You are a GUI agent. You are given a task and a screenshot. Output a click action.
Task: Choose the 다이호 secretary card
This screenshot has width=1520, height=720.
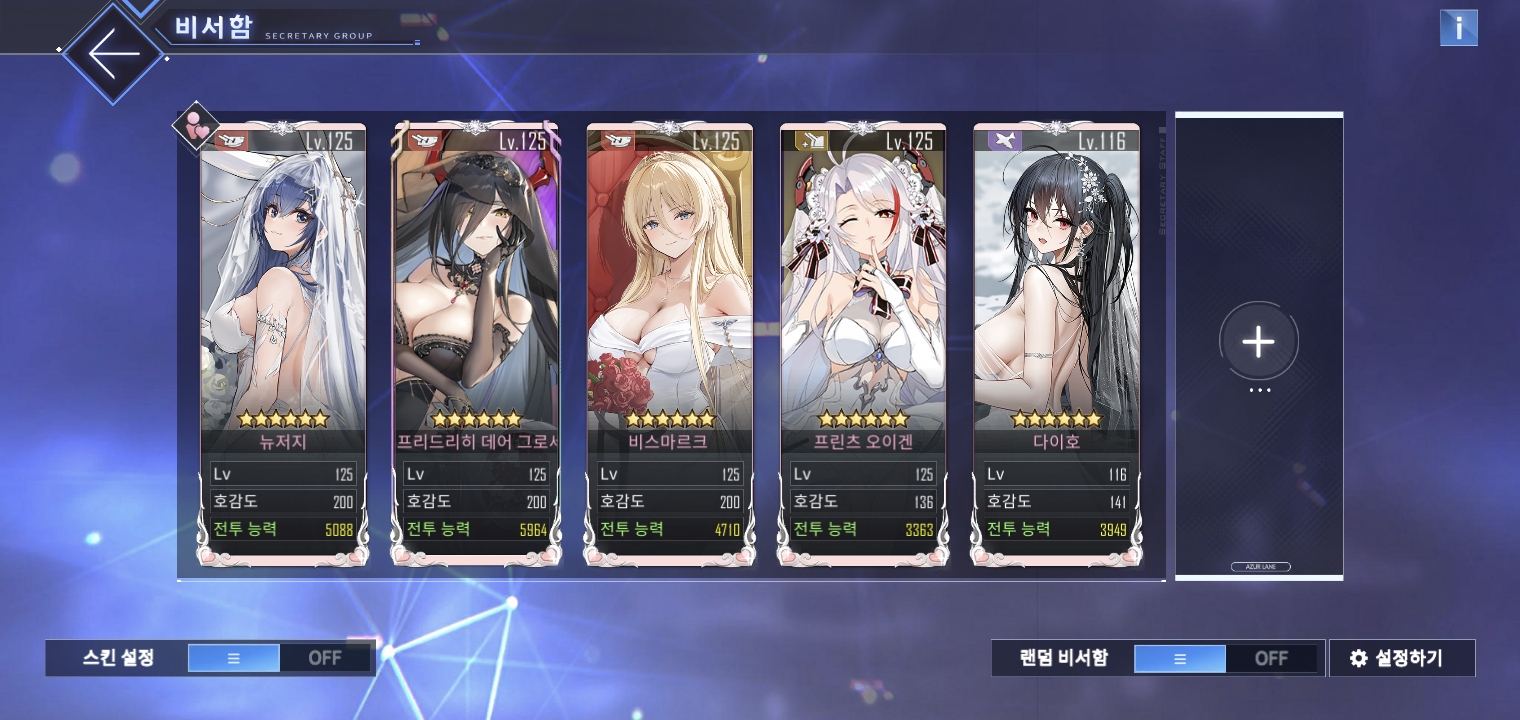(x=1057, y=300)
